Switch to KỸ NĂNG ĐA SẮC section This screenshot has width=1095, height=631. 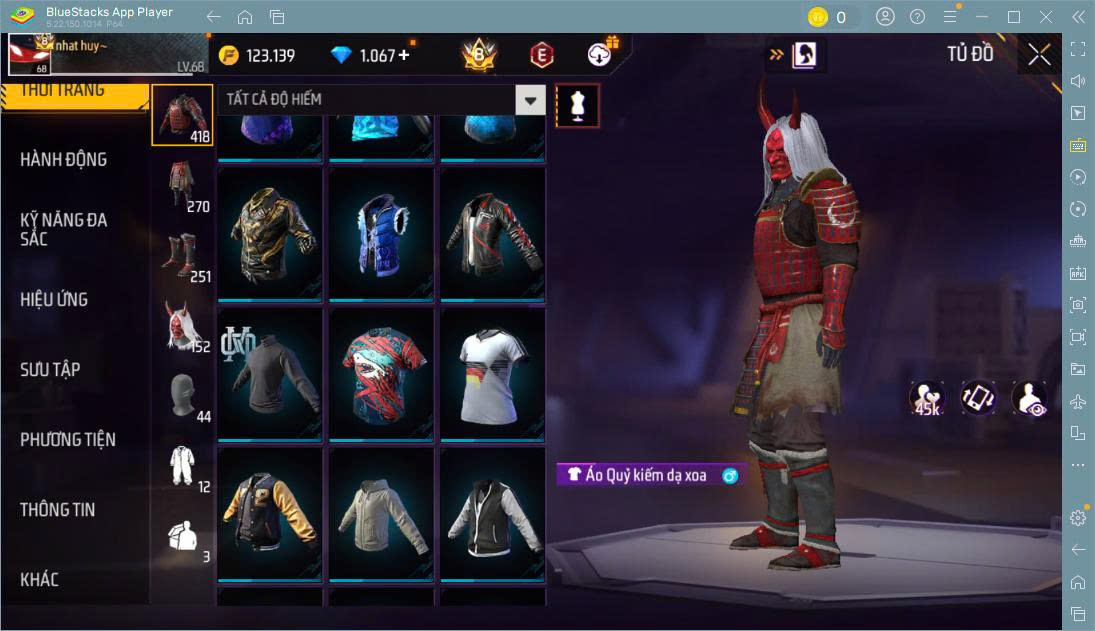(64, 229)
